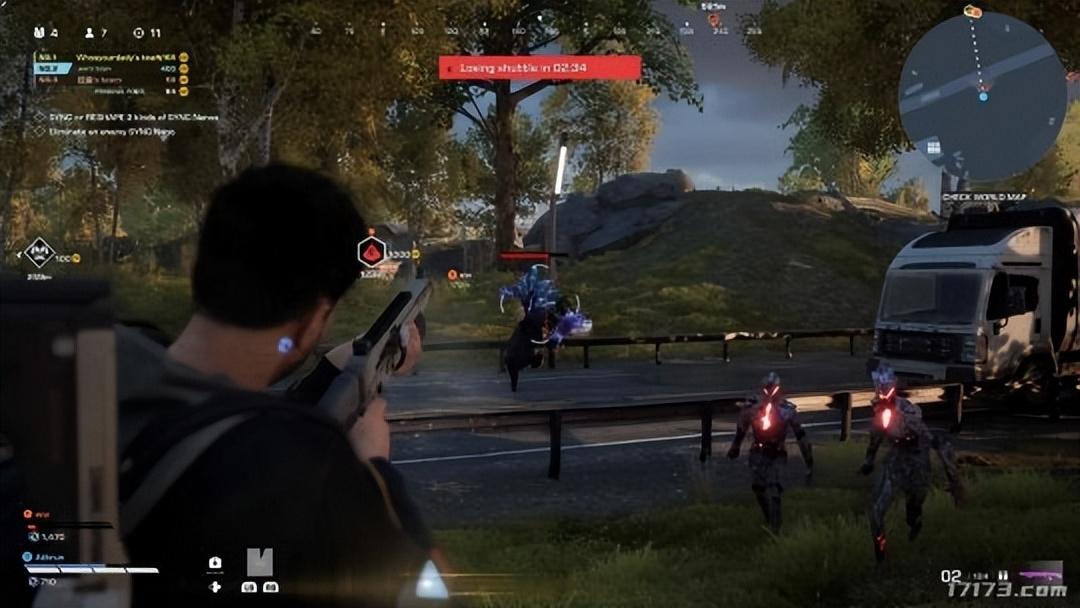This screenshot has width=1080, height=608.
Task: Click the Check World Map label
Action: point(985,197)
